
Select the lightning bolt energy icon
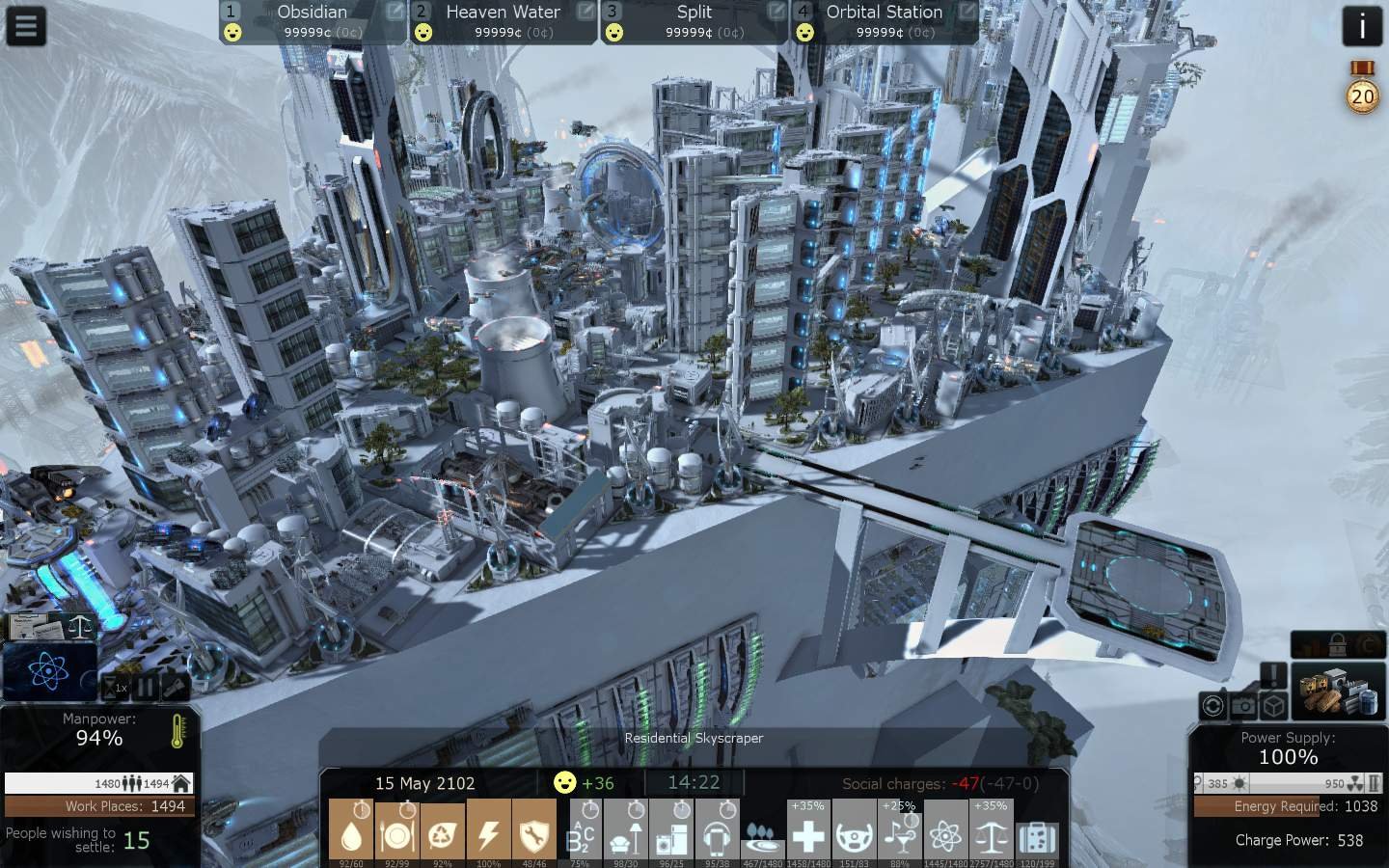(489, 833)
